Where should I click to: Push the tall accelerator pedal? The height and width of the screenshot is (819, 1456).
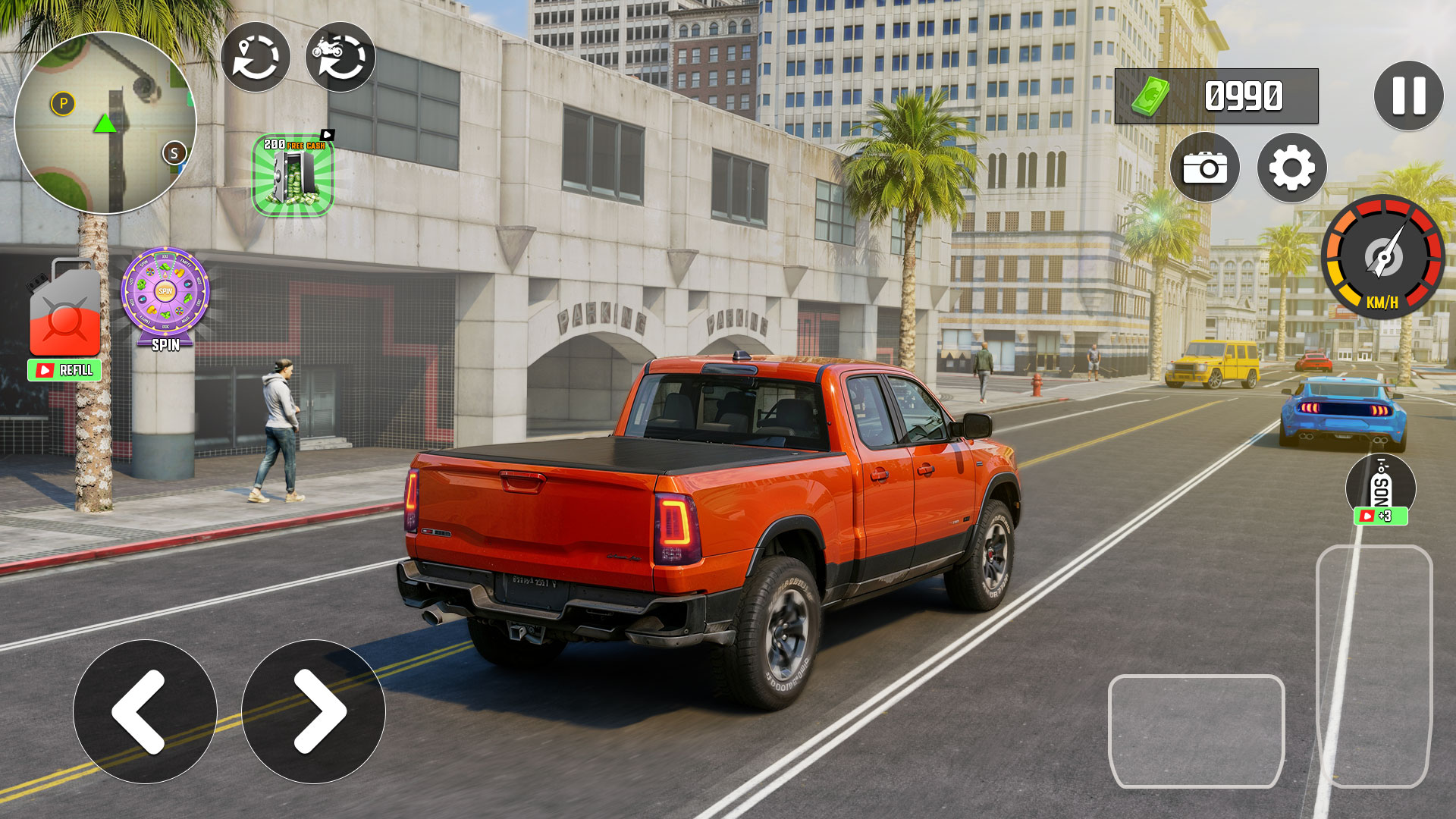pos(1373,666)
